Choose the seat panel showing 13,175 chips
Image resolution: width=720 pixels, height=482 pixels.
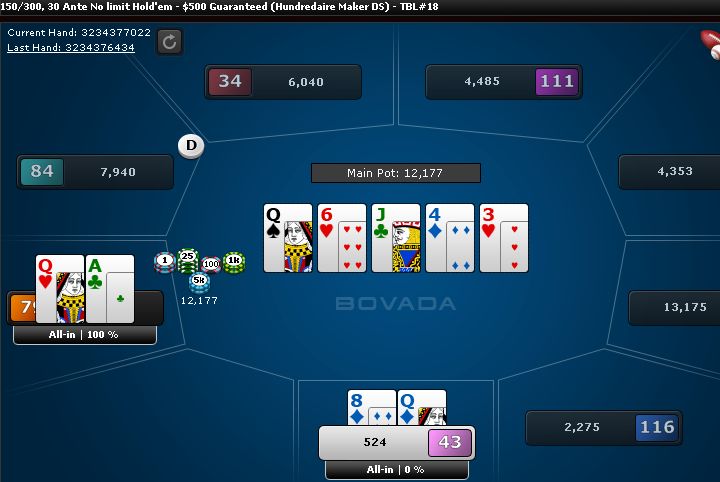pyautogui.click(x=673, y=308)
